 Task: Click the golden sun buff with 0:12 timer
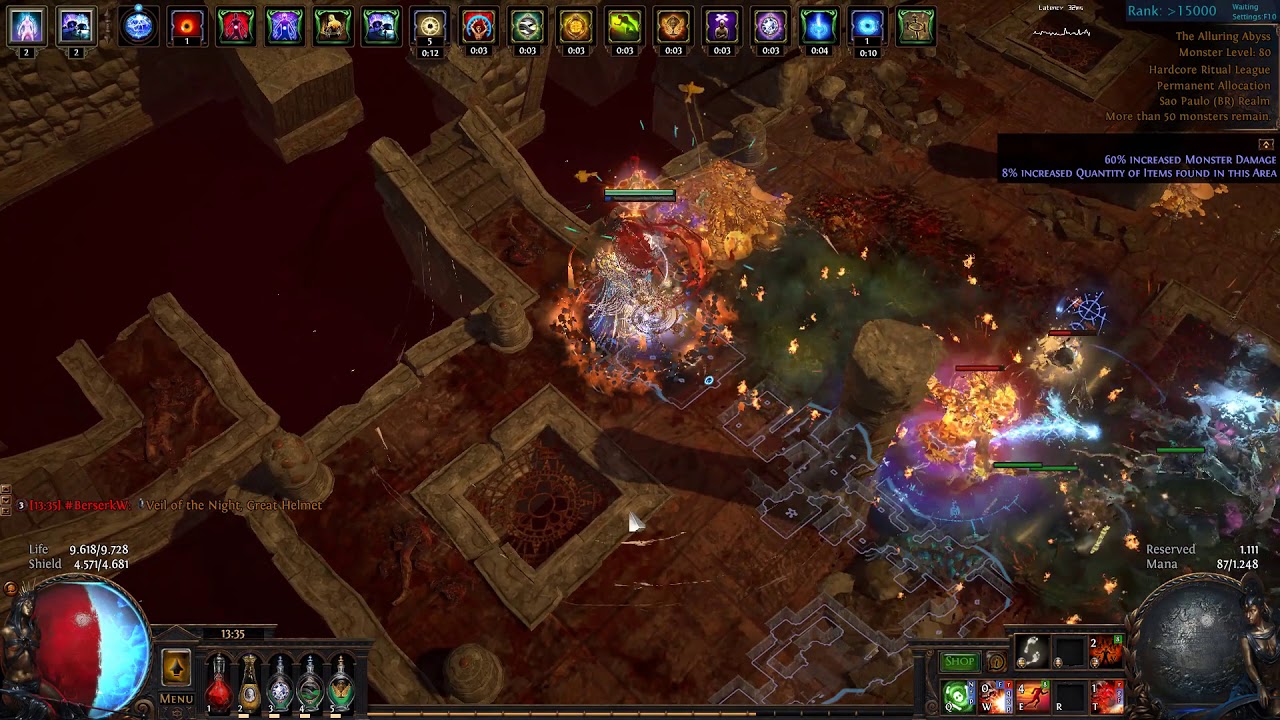(430, 27)
